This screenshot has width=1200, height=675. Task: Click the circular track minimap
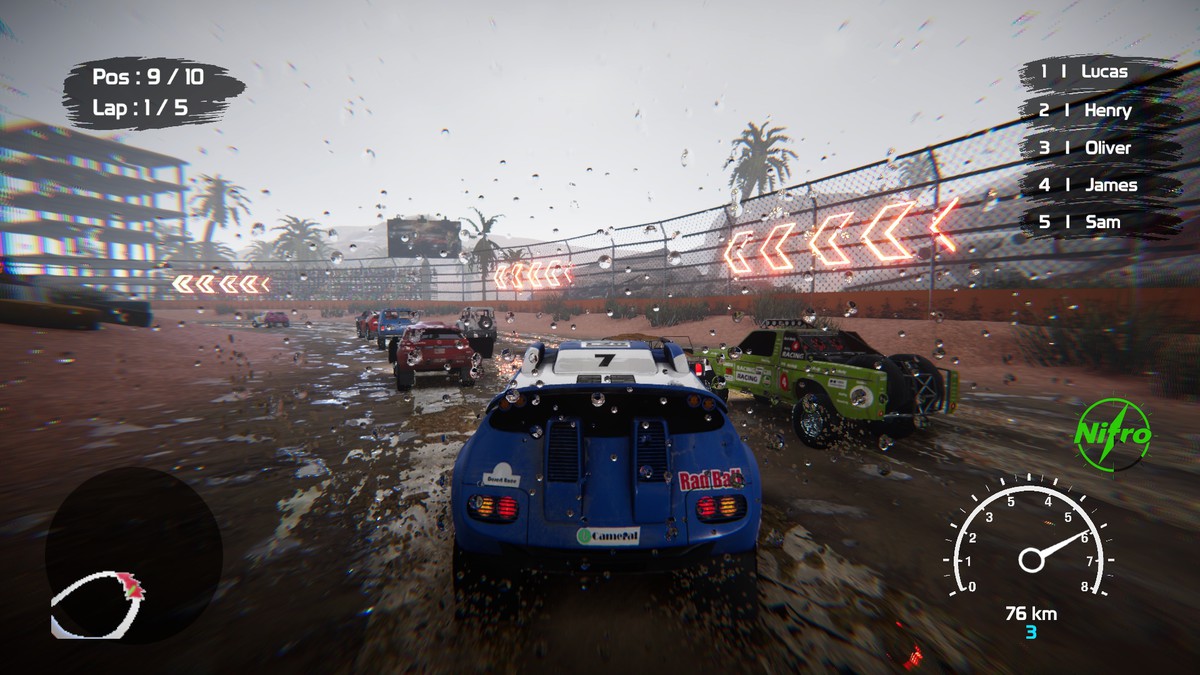(x=134, y=557)
